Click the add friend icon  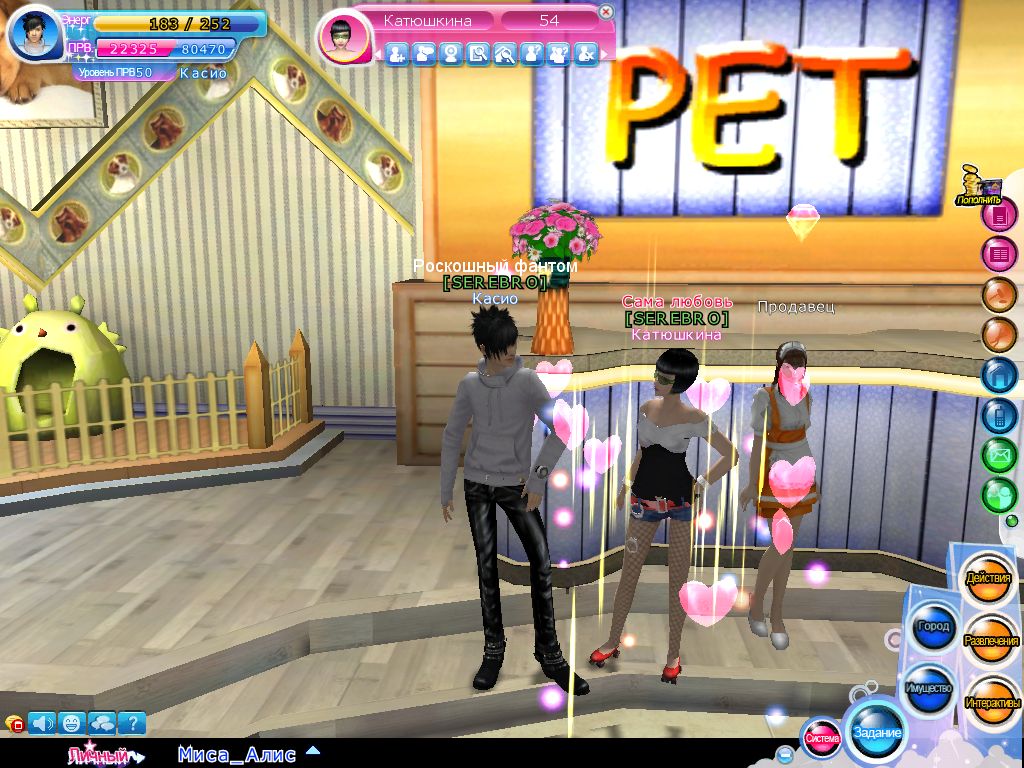[x=397, y=54]
